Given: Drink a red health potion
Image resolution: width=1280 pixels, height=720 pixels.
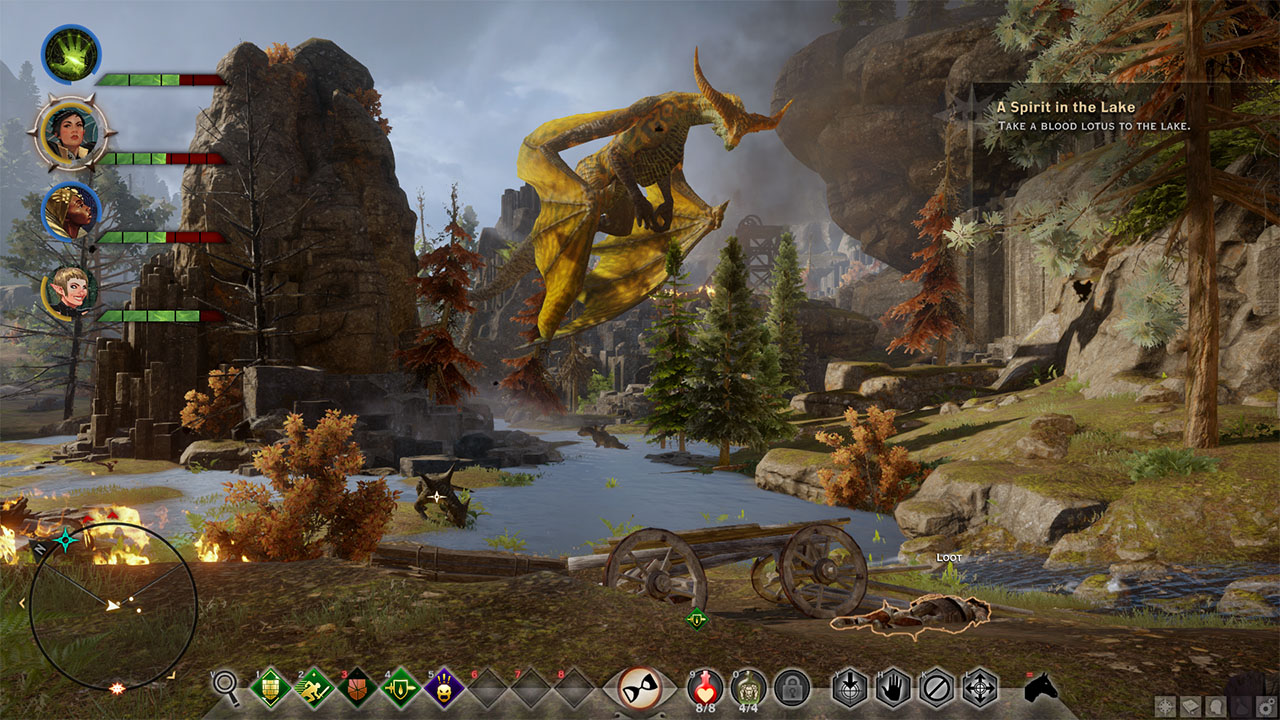Looking at the screenshot, I should (x=706, y=687).
